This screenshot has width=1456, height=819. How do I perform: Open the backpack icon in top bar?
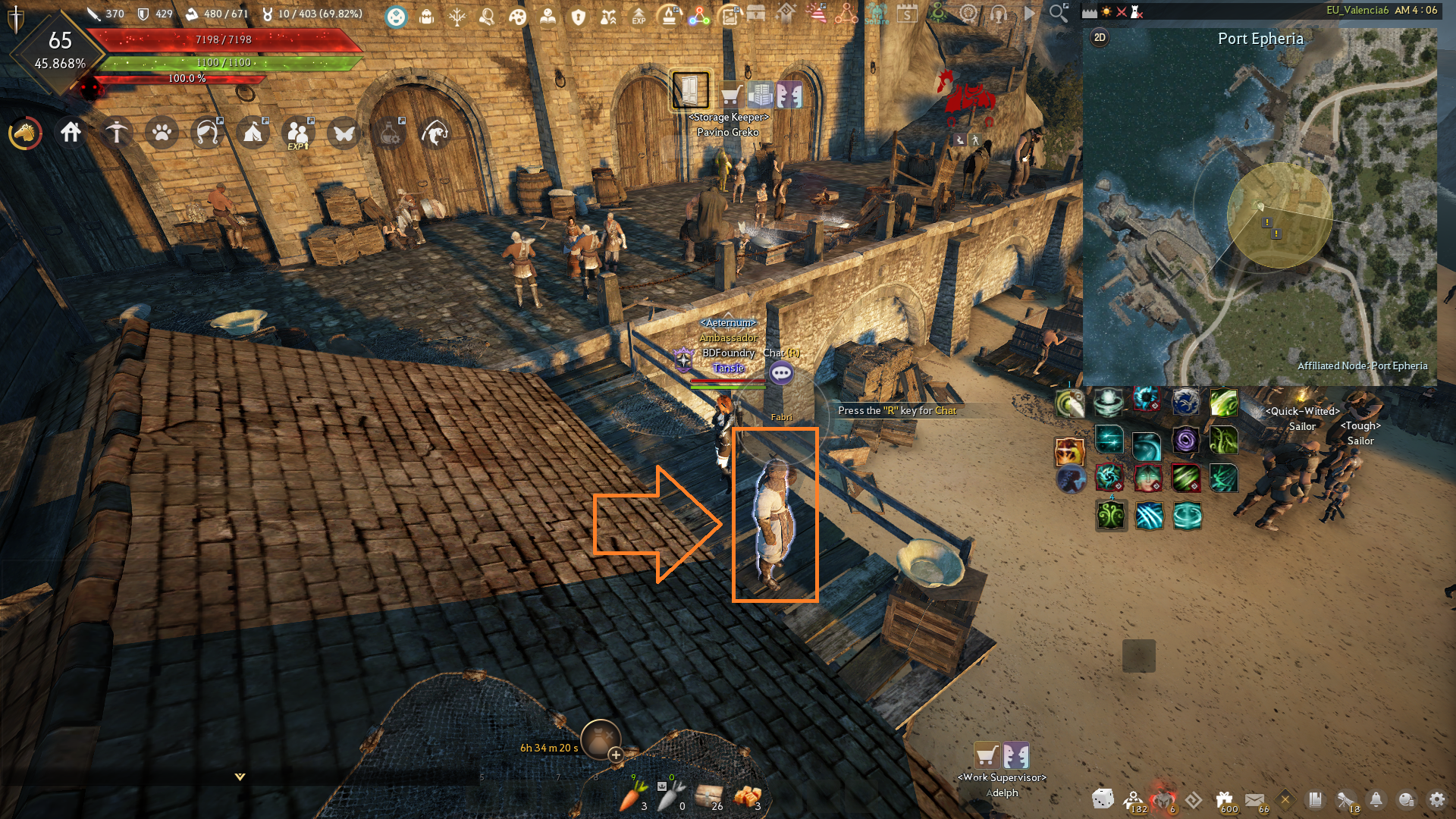(x=426, y=16)
